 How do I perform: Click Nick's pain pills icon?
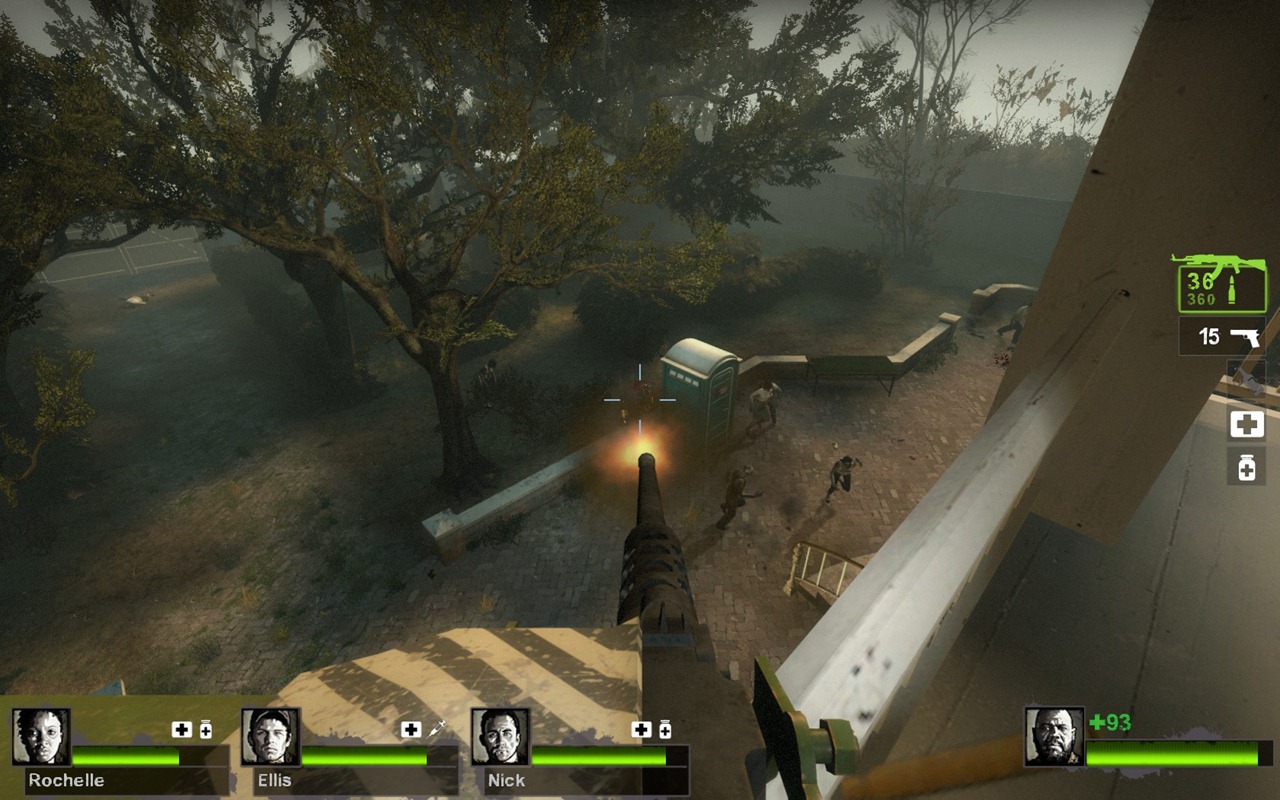click(664, 730)
